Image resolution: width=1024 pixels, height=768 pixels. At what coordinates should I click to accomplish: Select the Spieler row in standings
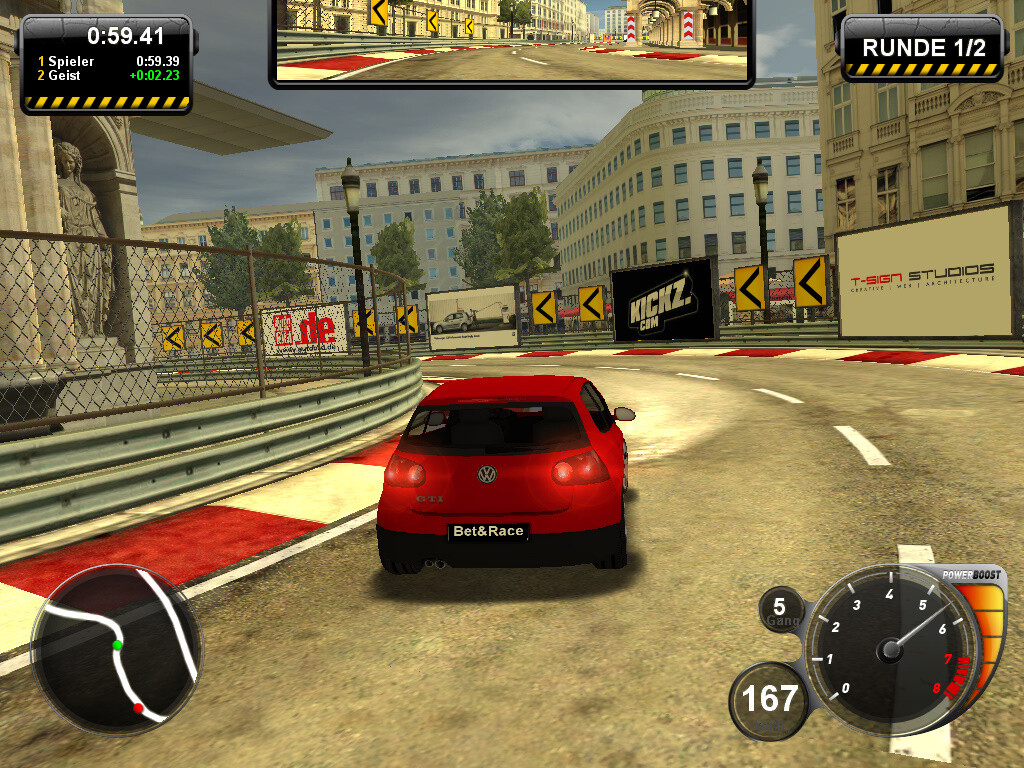click(x=105, y=61)
